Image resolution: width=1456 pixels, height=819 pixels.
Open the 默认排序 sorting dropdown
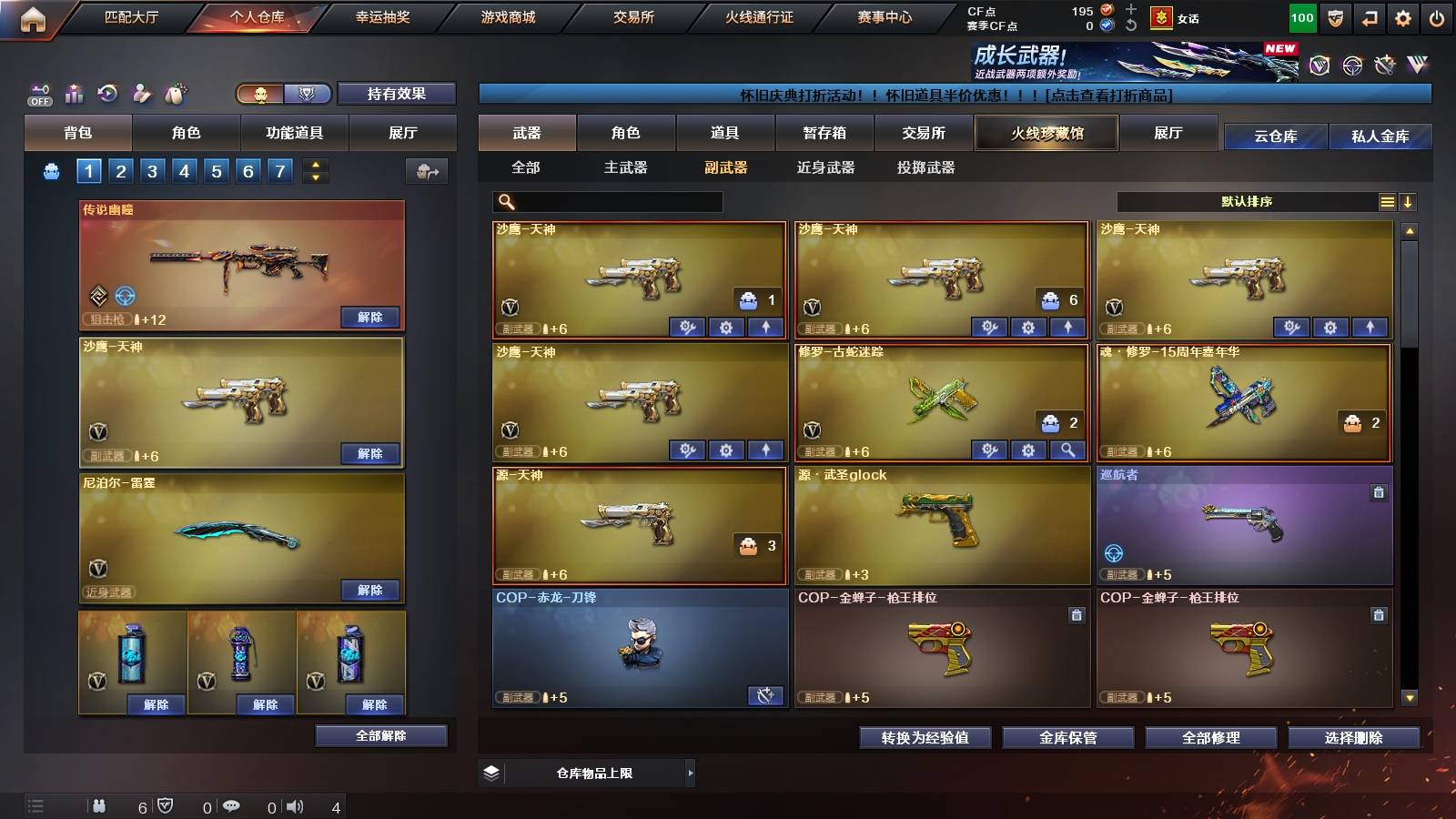coord(1247,201)
